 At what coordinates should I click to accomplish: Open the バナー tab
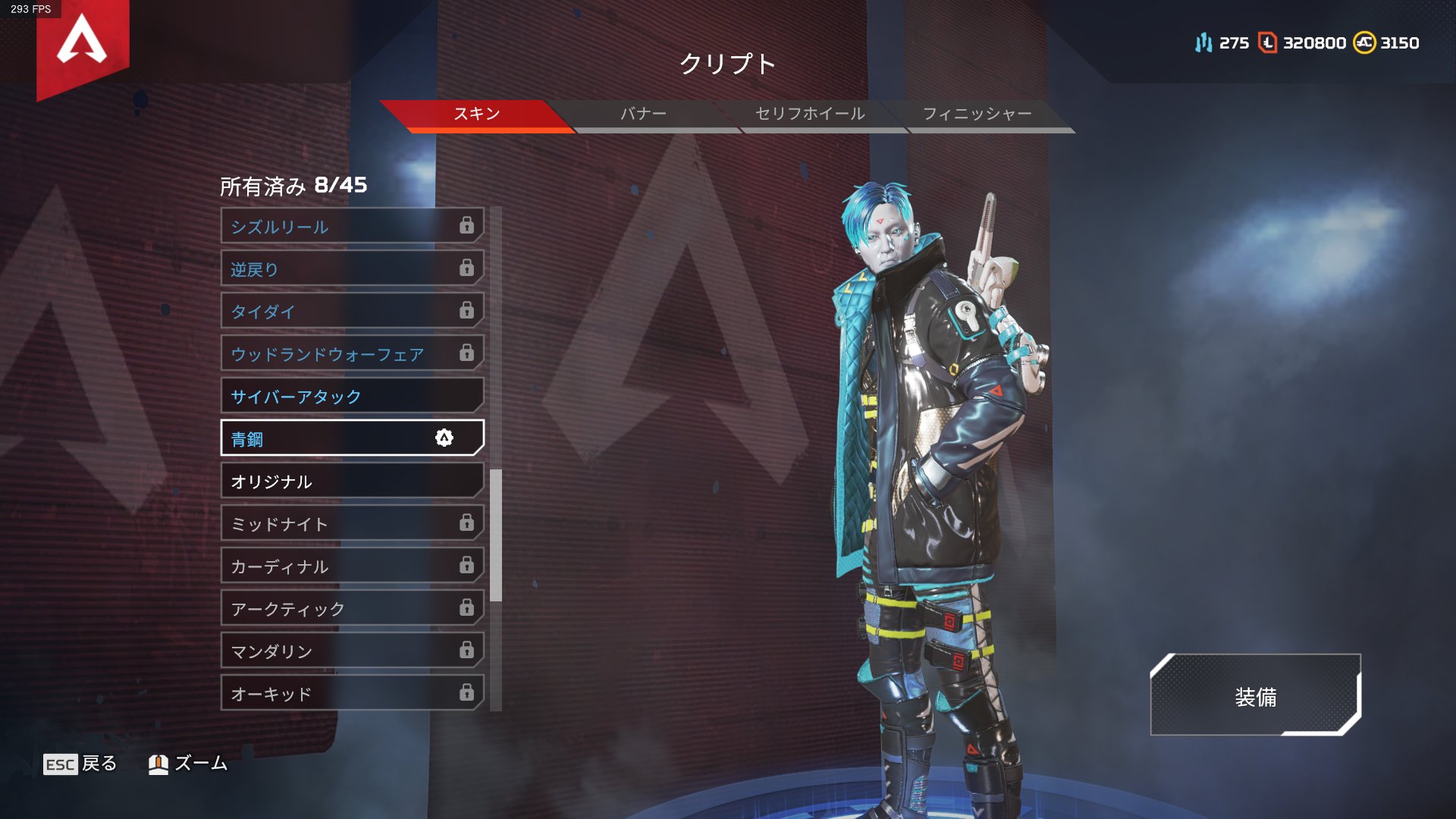(x=643, y=115)
